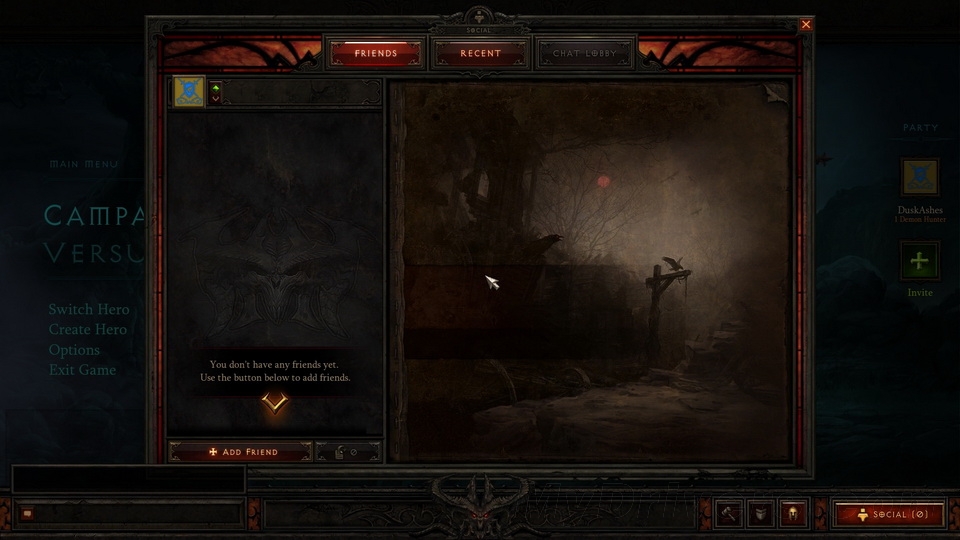This screenshot has height=540, width=960.
Task: Click the helmet icon button
Action: [x=793, y=513]
